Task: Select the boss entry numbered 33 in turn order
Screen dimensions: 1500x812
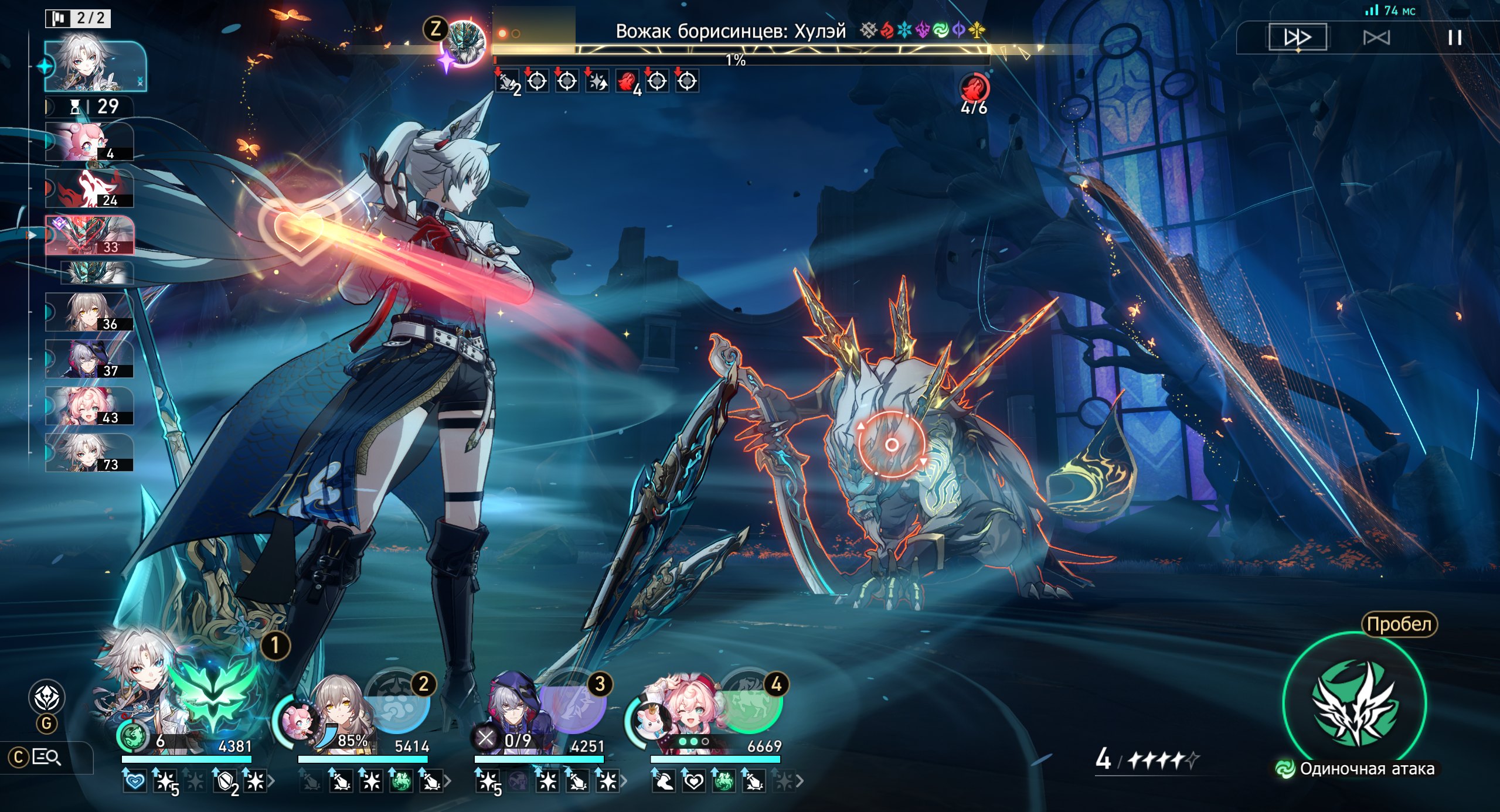Action: click(89, 236)
